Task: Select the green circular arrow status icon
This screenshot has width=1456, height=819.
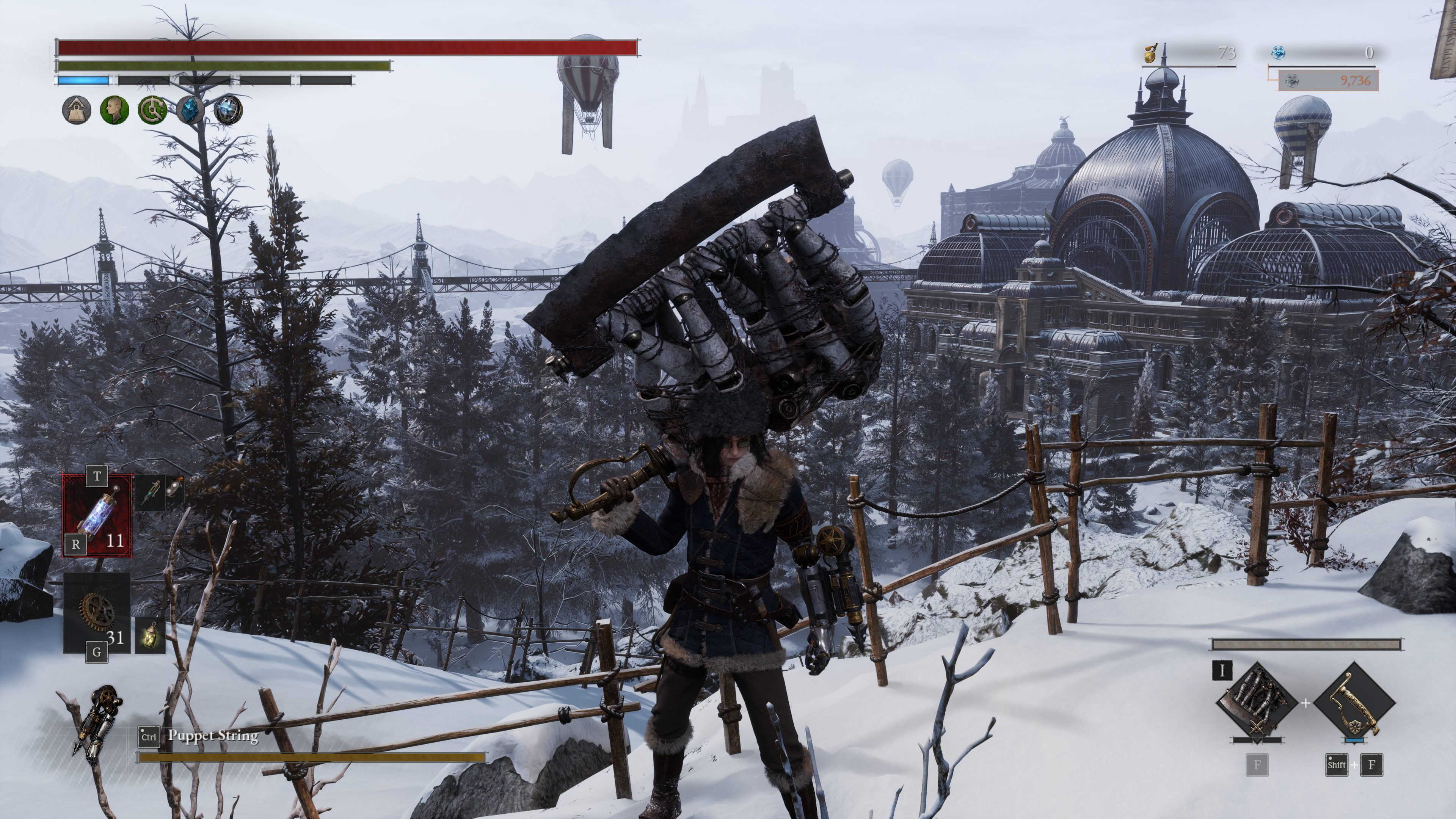Action: tap(152, 110)
